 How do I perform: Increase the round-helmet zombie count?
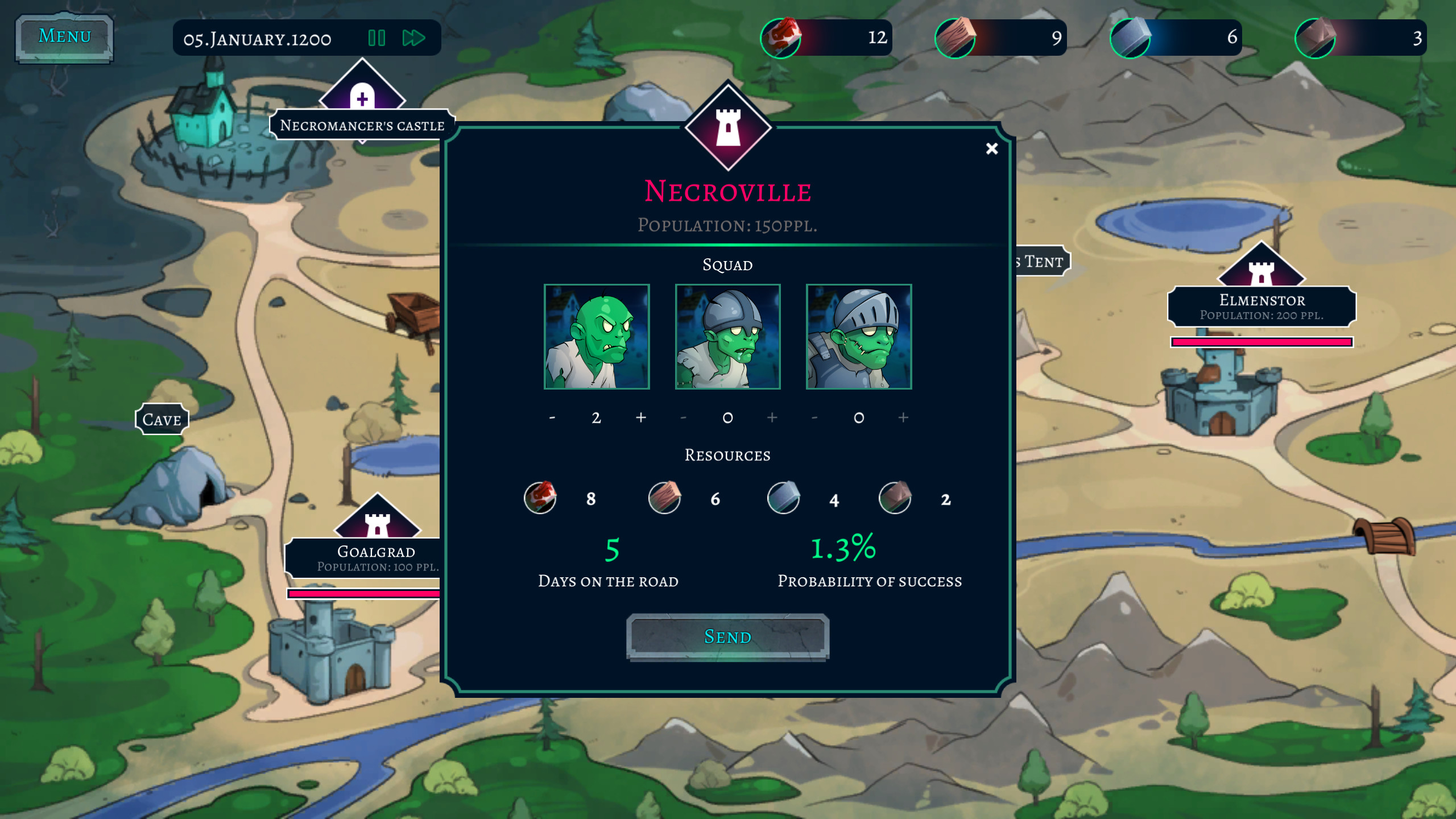pyautogui.click(x=772, y=417)
